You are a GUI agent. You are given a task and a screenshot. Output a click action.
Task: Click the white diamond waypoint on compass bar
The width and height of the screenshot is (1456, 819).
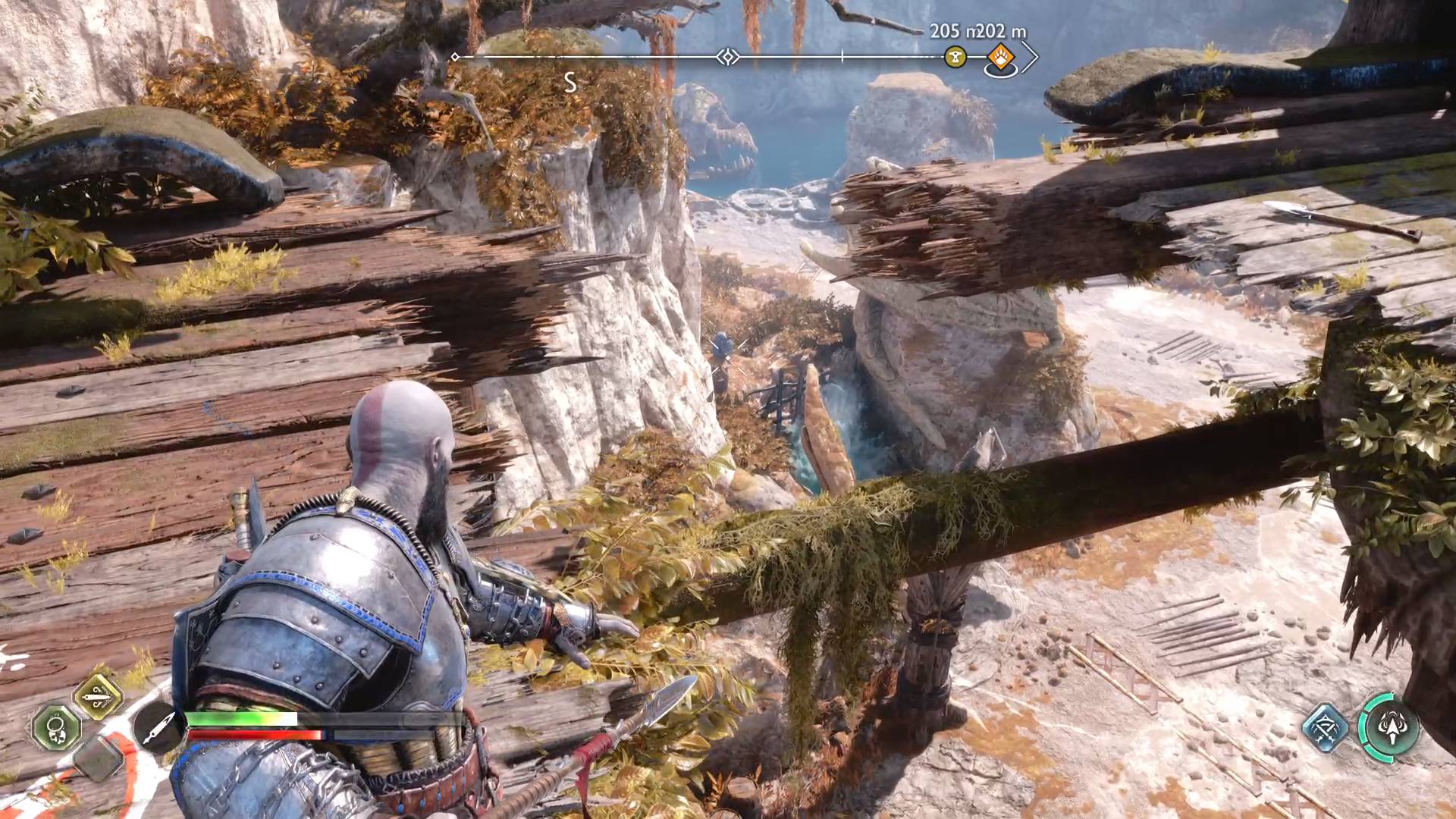click(x=728, y=57)
